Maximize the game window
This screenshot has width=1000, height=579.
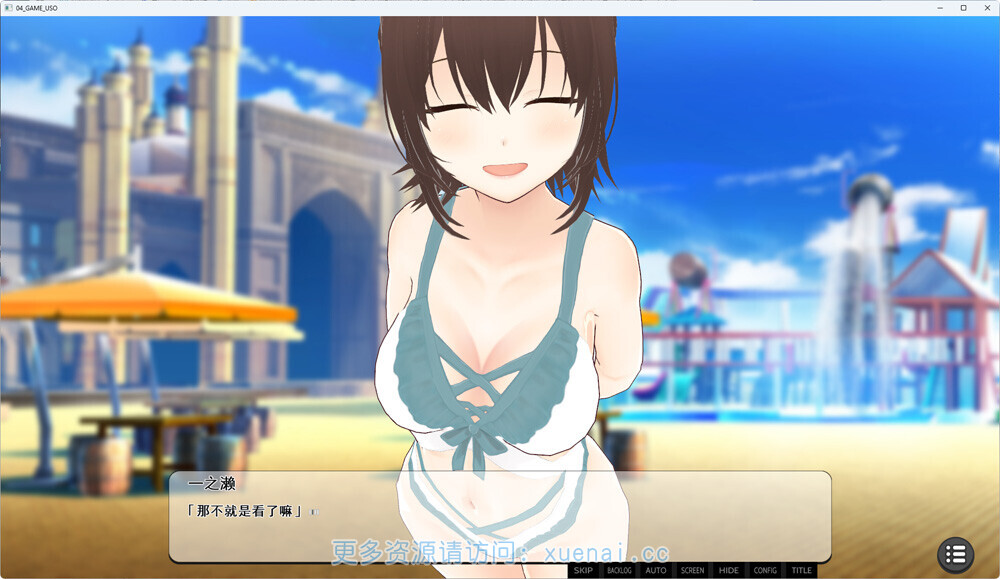(x=963, y=7)
